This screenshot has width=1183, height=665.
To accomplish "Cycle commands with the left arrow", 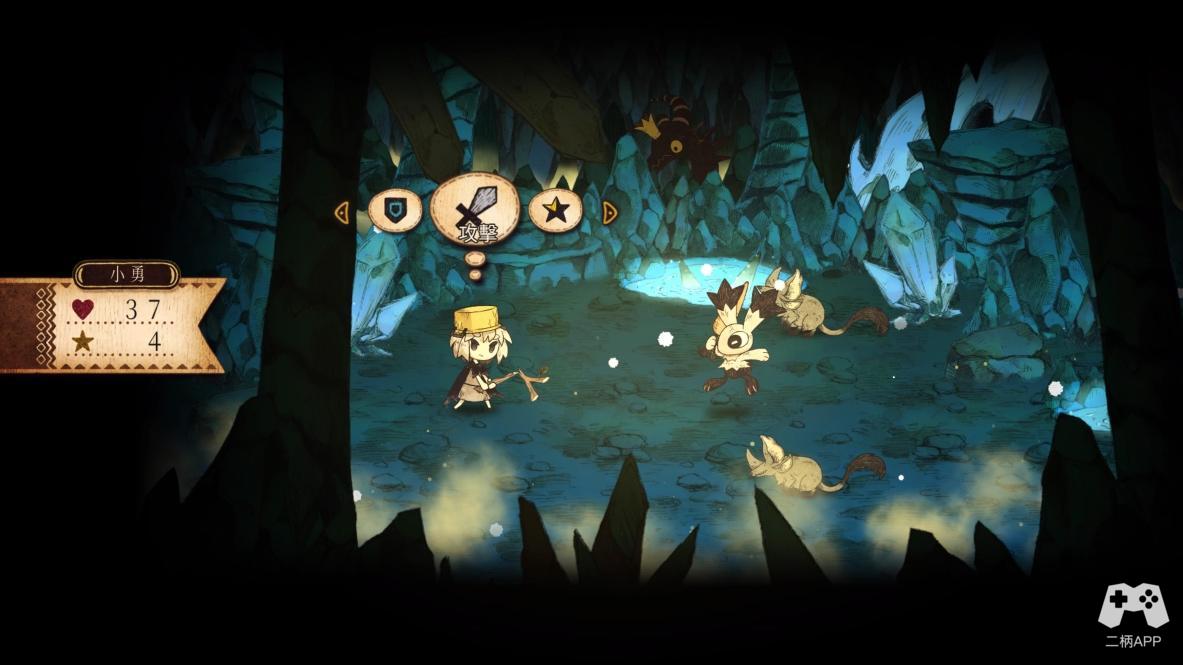I will point(341,213).
